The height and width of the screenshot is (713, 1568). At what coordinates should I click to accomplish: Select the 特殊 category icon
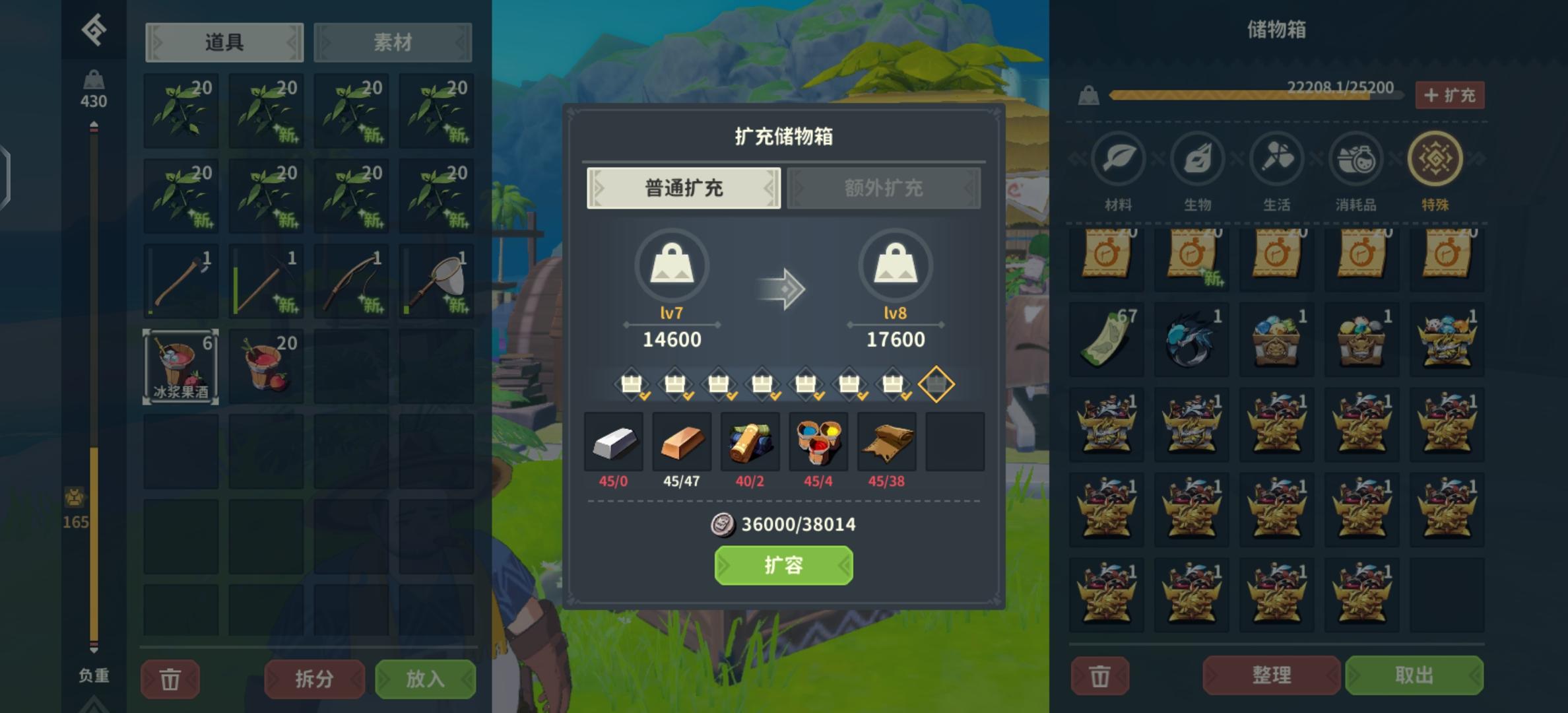[x=1434, y=158]
